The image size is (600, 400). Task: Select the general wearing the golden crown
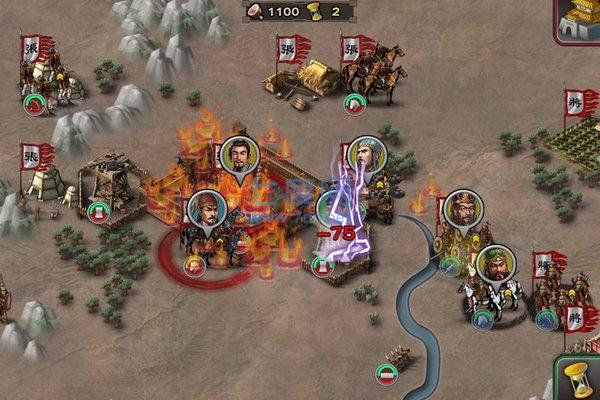(461, 207)
